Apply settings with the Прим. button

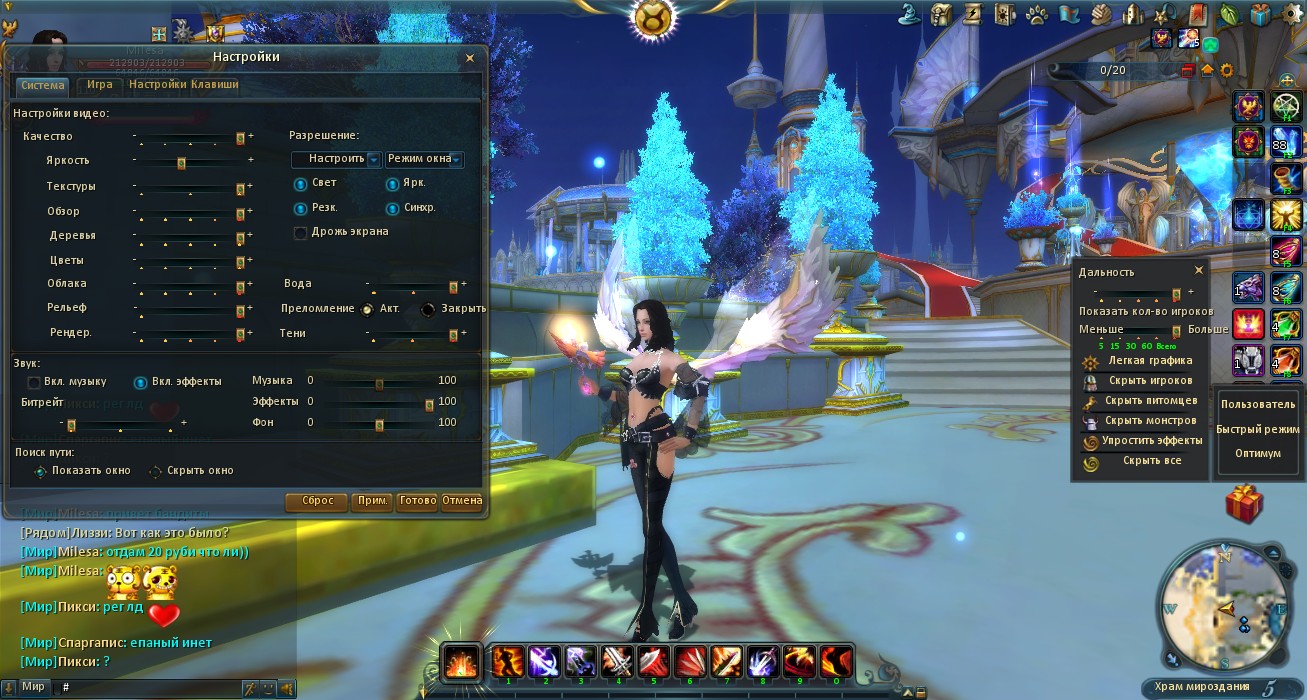click(372, 501)
